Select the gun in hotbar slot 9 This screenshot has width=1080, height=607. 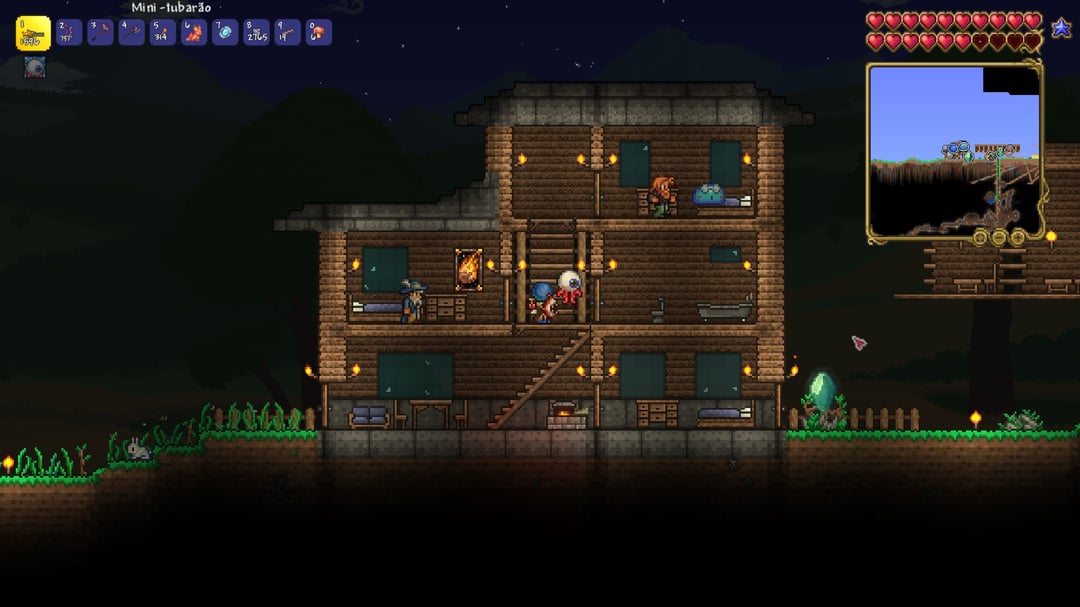pos(287,33)
